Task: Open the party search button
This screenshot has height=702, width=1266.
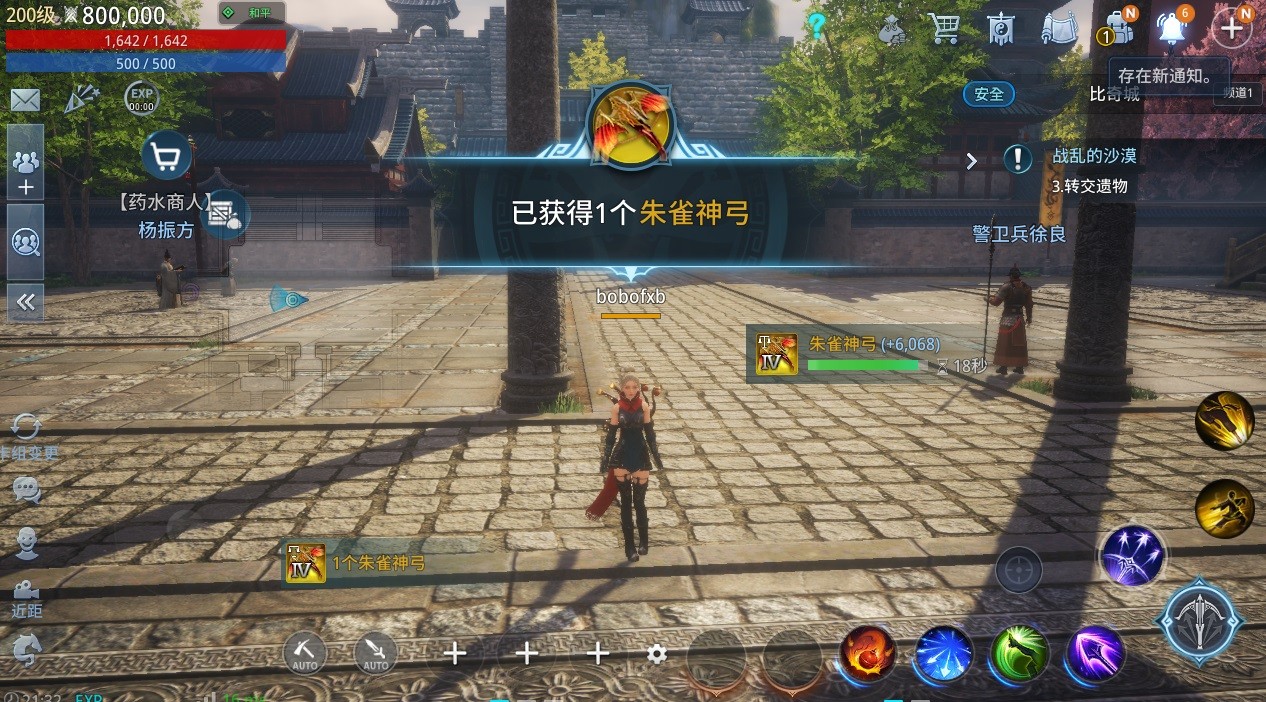Action: [26, 242]
